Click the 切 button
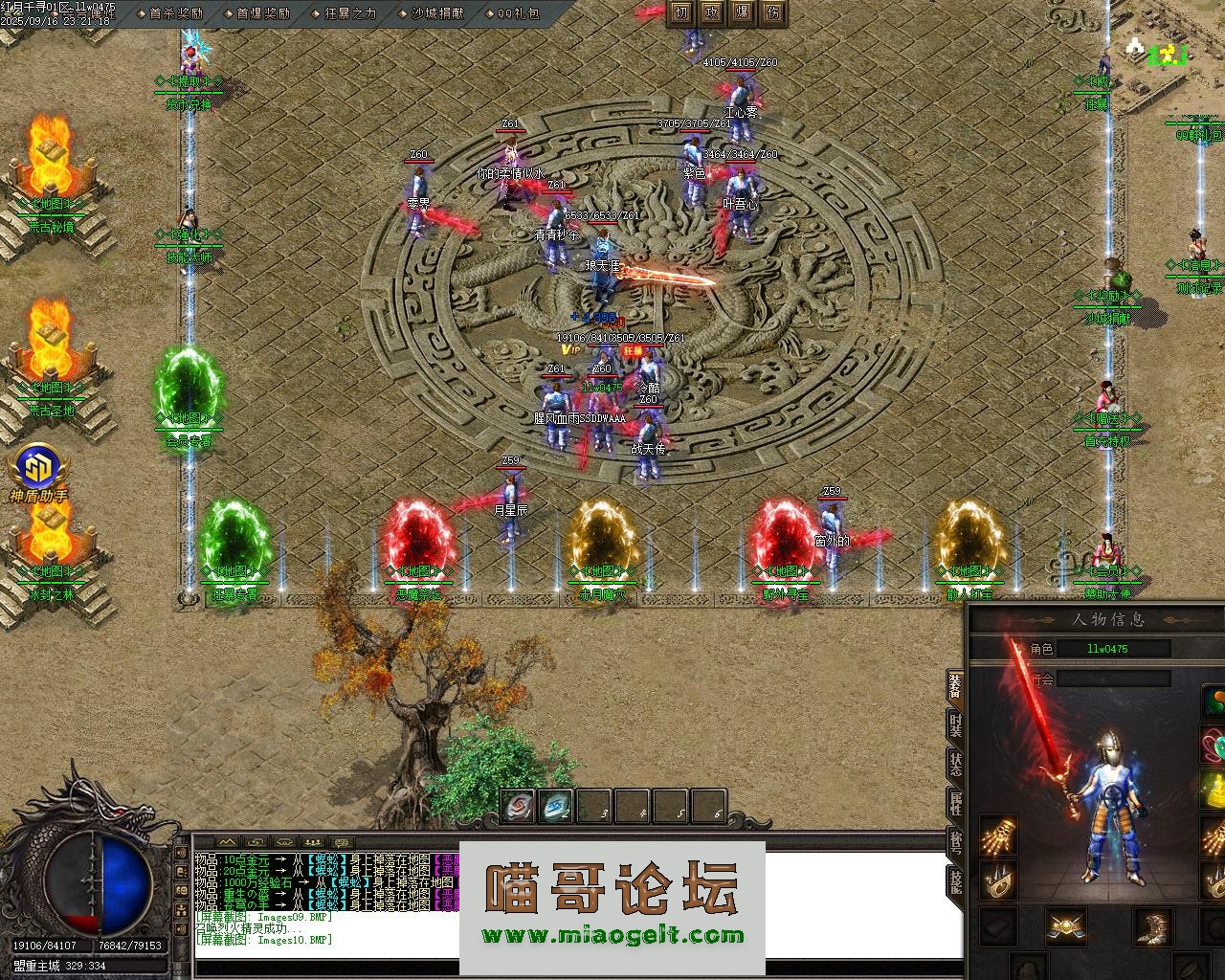The height and width of the screenshot is (980, 1225). tap(680, 12)
